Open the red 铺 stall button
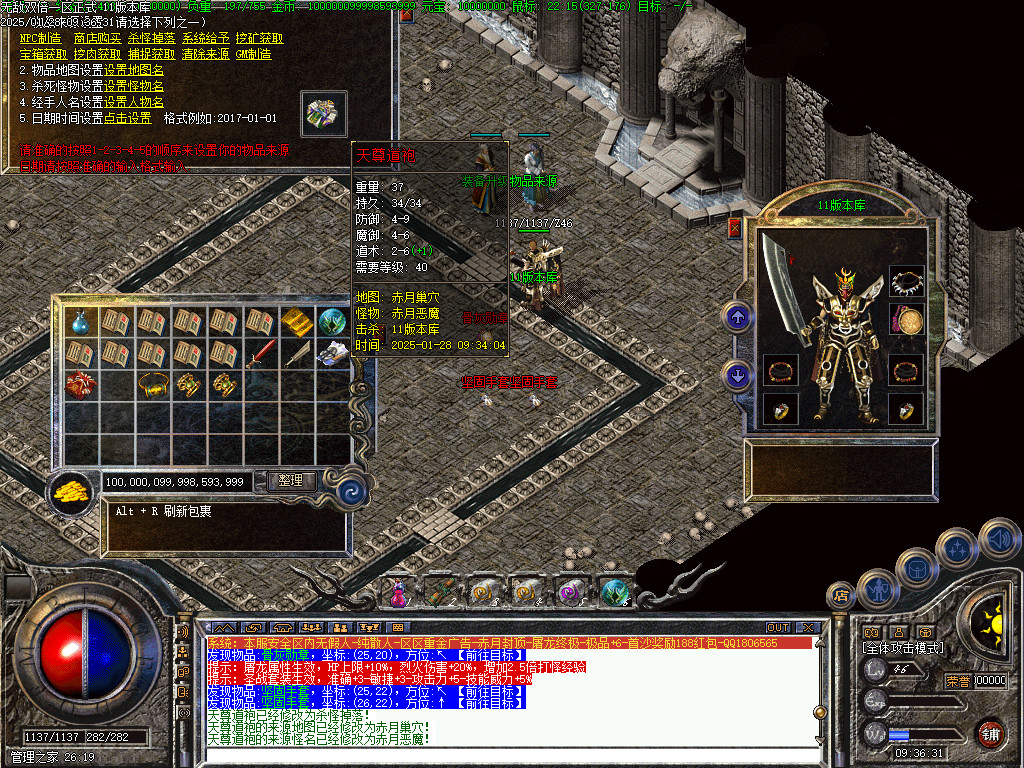This screenshot has width=1024, height=768. pos(990,734)
